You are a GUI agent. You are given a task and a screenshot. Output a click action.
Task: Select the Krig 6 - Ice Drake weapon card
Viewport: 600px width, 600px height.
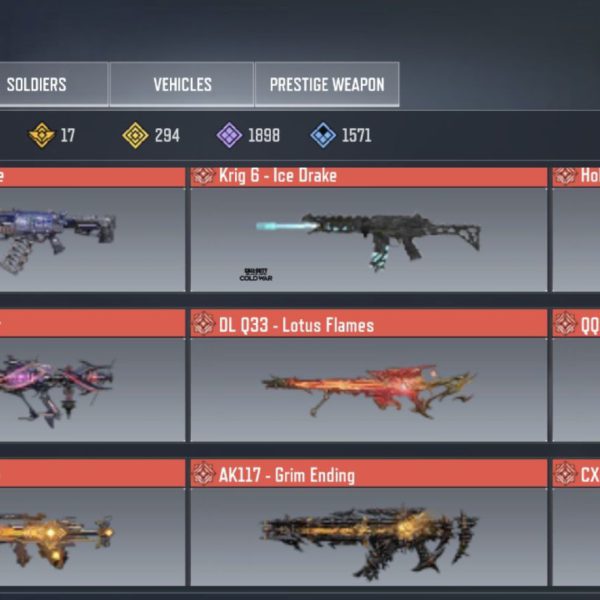[368, 230]
